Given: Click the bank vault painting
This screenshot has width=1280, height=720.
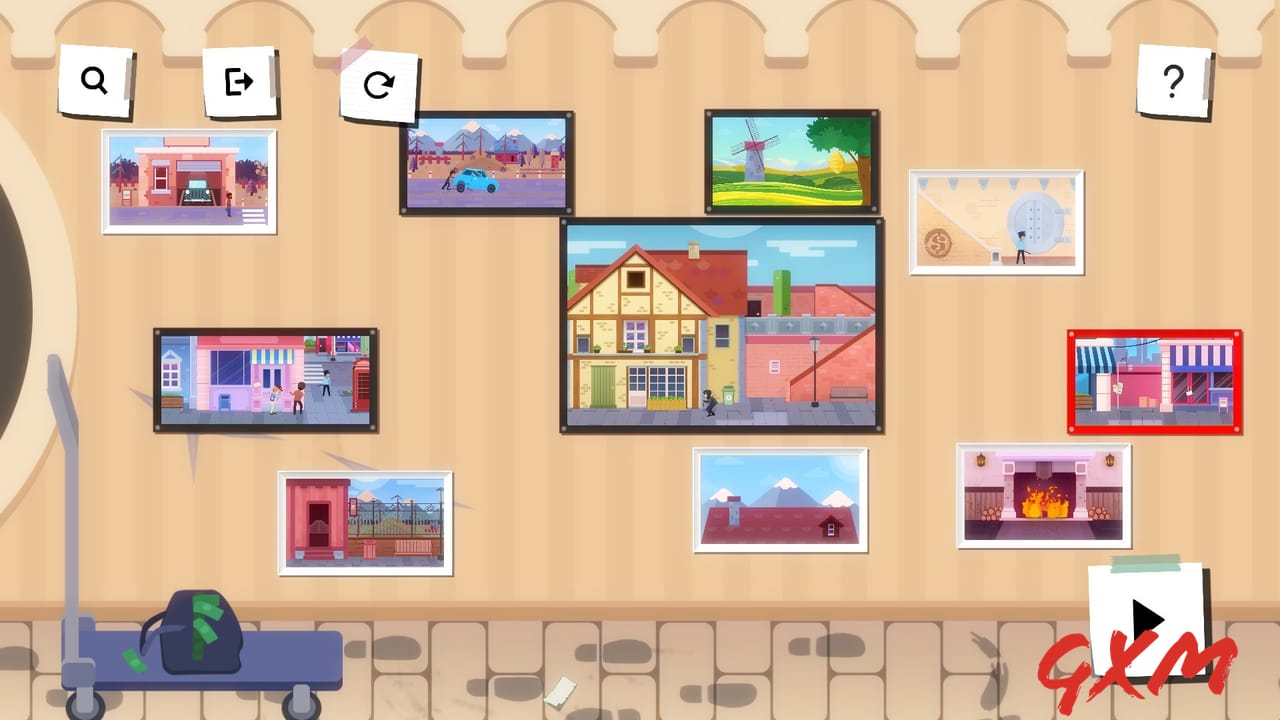Looking at the screenshot, I should 997,222.
